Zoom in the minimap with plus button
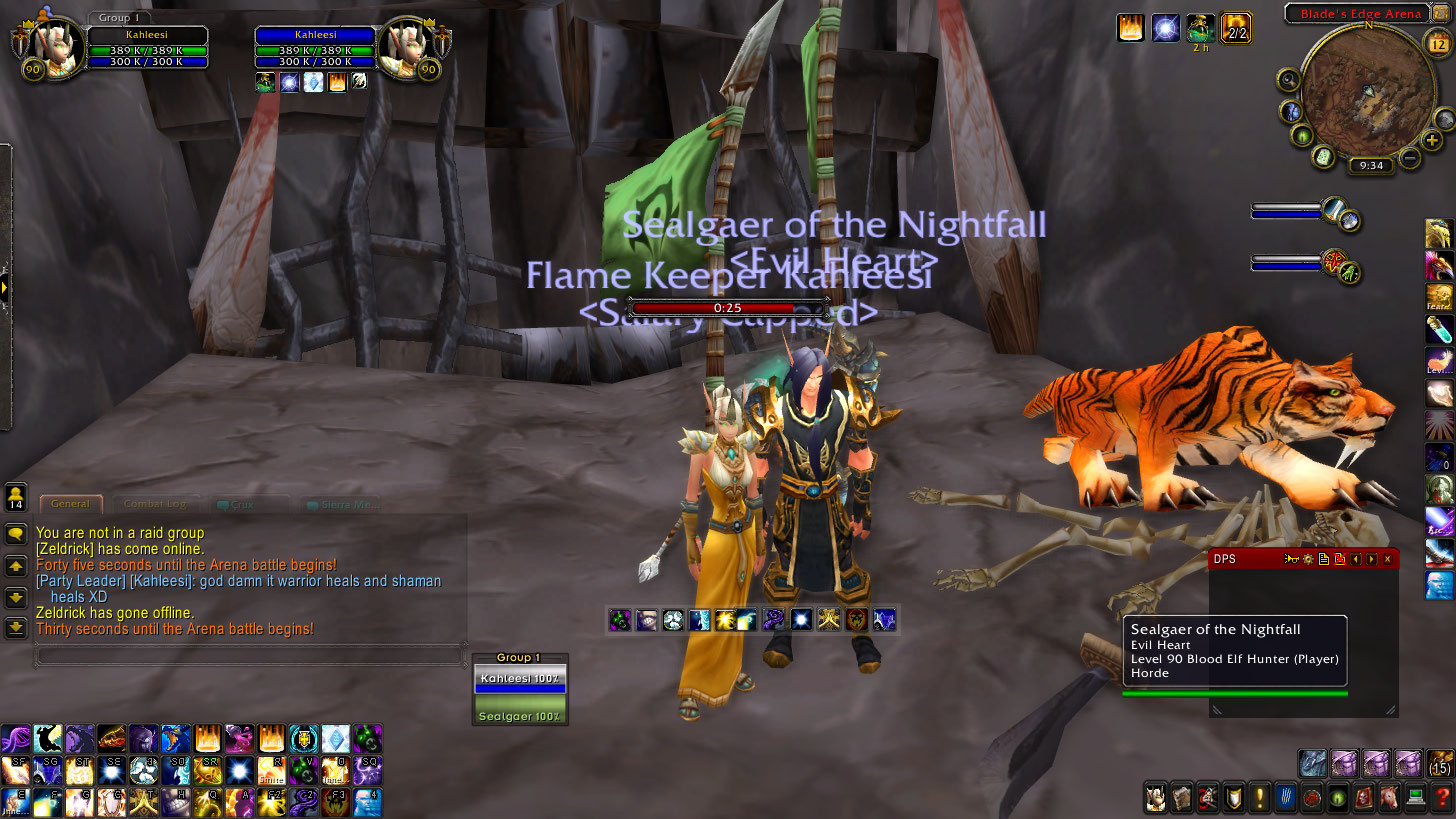This screenshot has width=1456, height=819. point(1432,140)
